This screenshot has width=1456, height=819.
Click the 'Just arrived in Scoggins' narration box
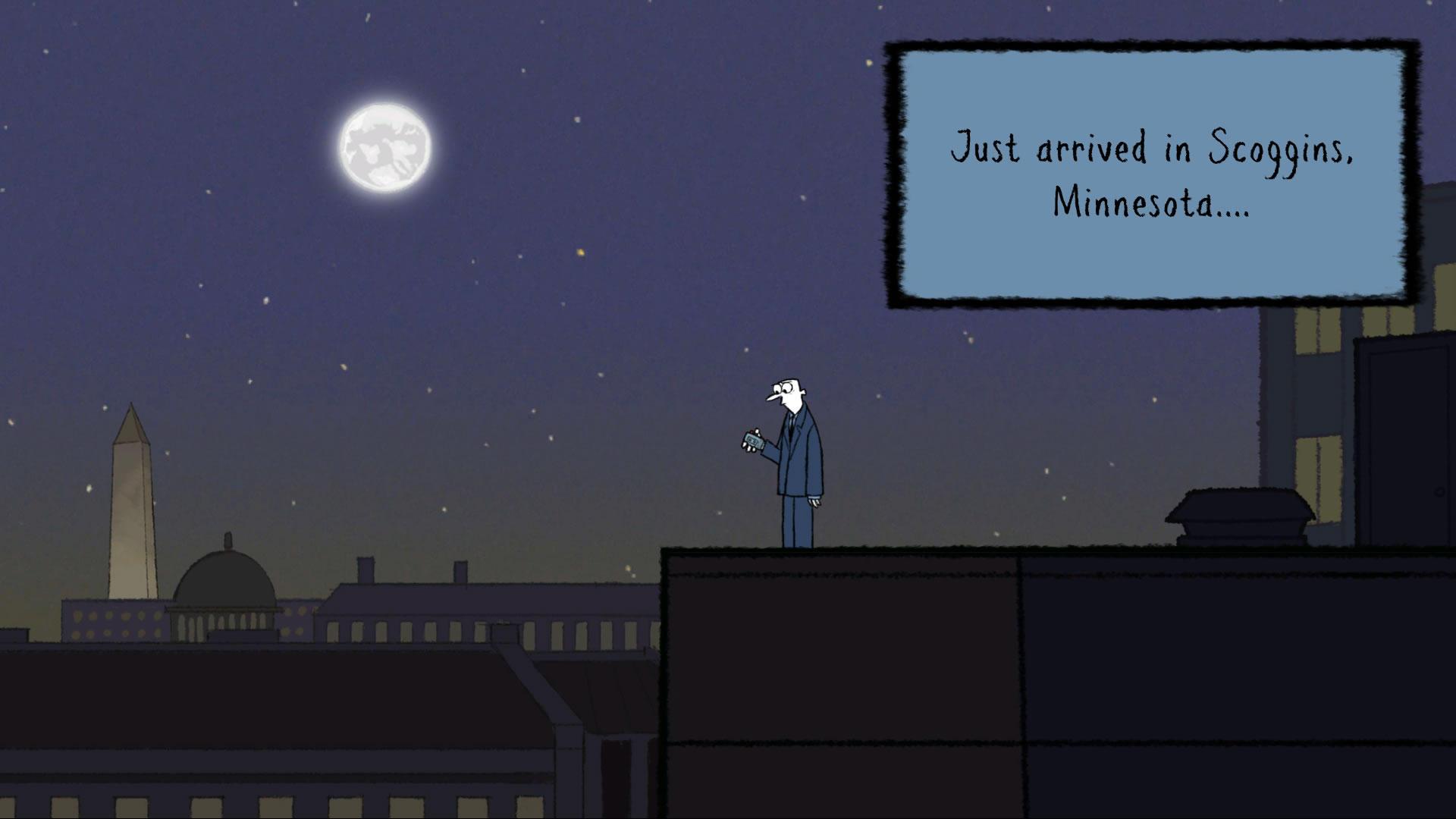point(1152,174)
